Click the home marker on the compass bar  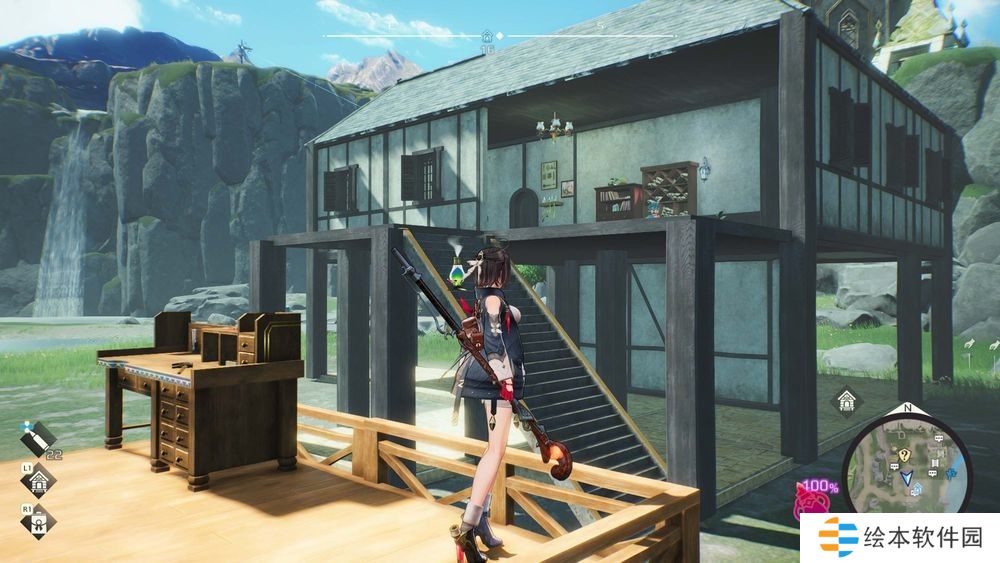[487, 36]
